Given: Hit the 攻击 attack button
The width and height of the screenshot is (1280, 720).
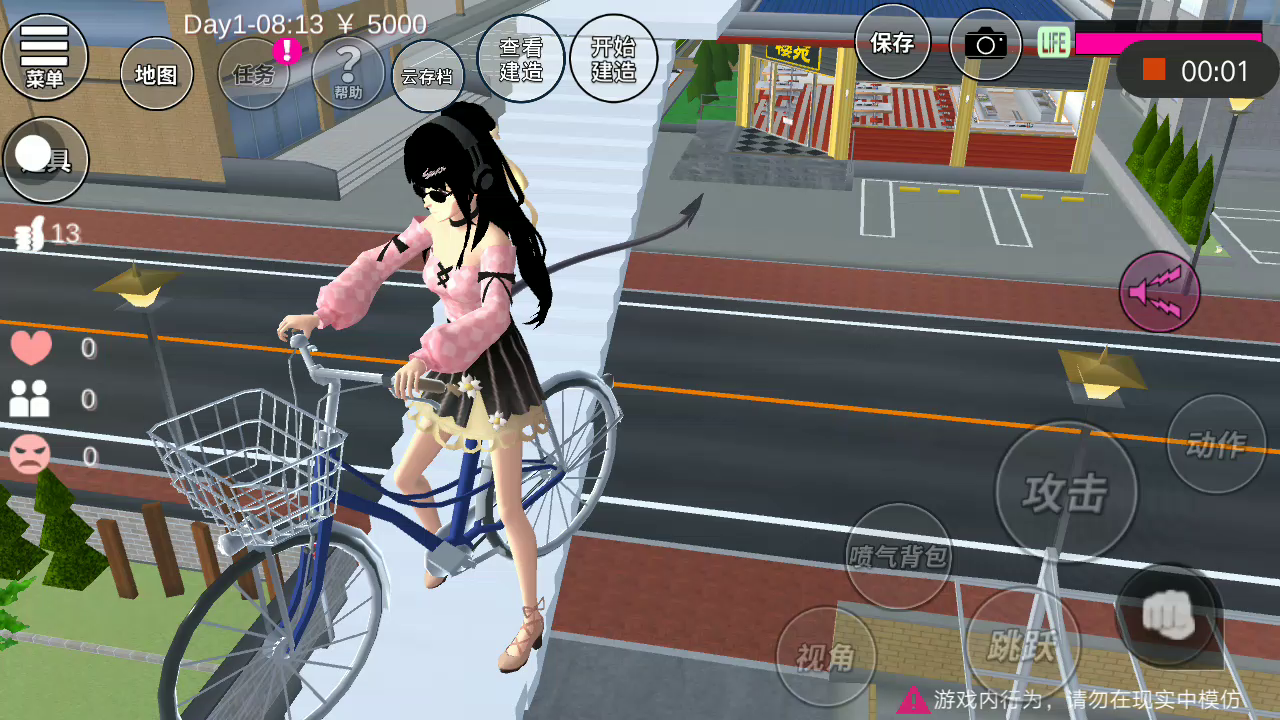Looking at the screenshot, I should click(1066, 491).
